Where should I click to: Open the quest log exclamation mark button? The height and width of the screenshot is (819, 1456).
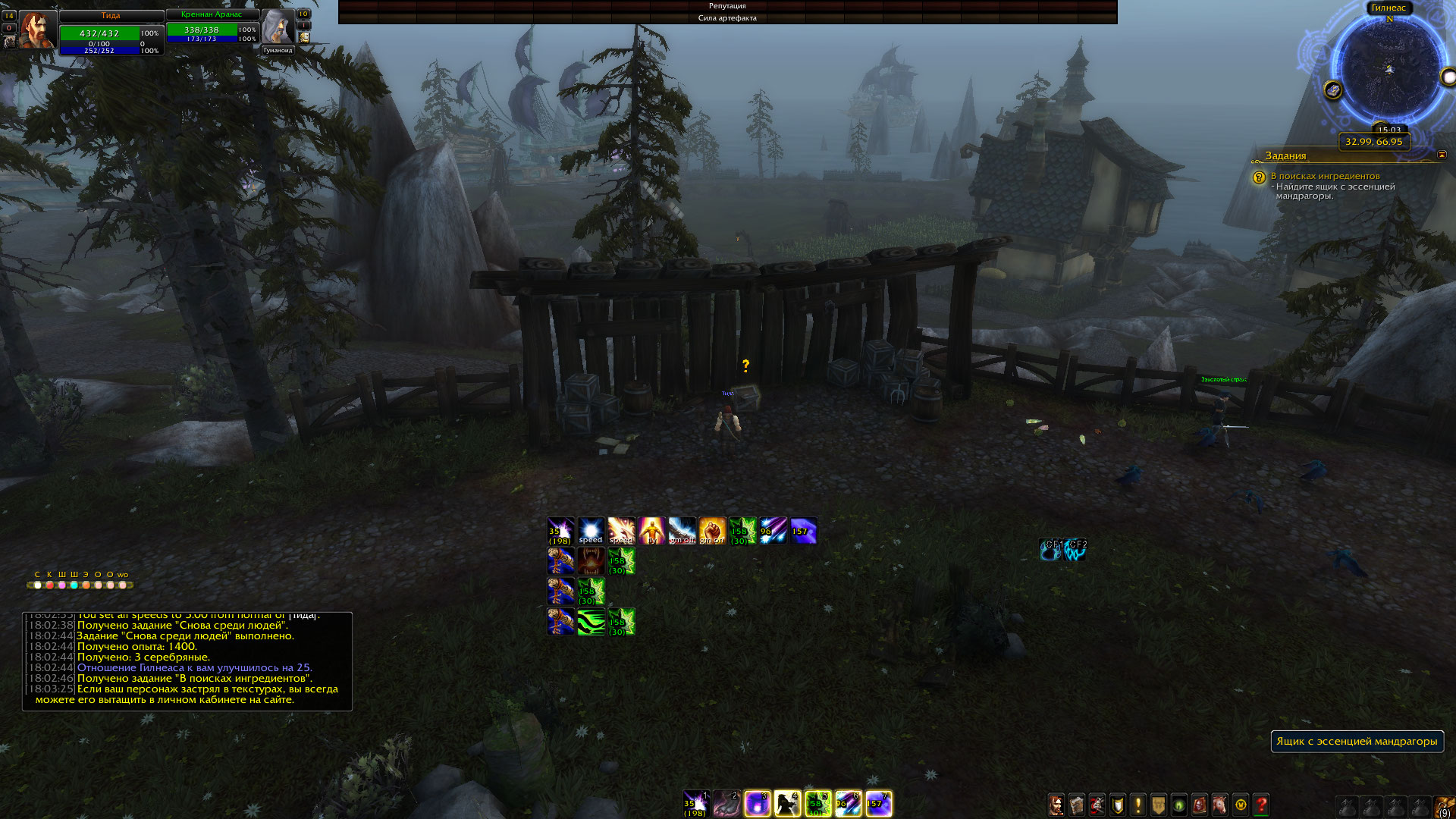1137,805
